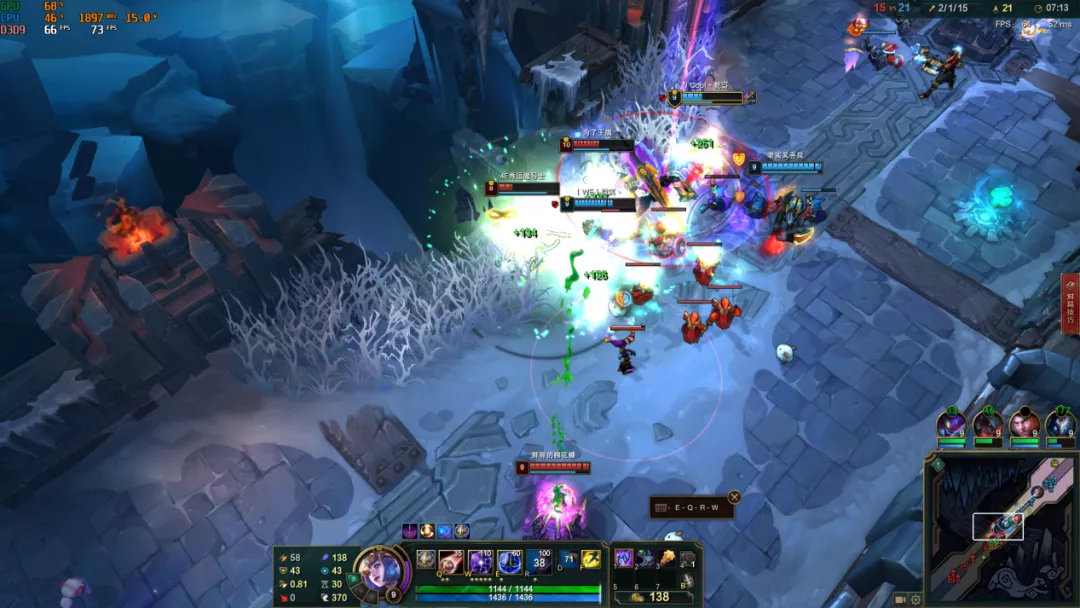The width and height of the screenshot is (1080, 608).
Task: Select the D summoner spell icon
Action: pos(568,560)
